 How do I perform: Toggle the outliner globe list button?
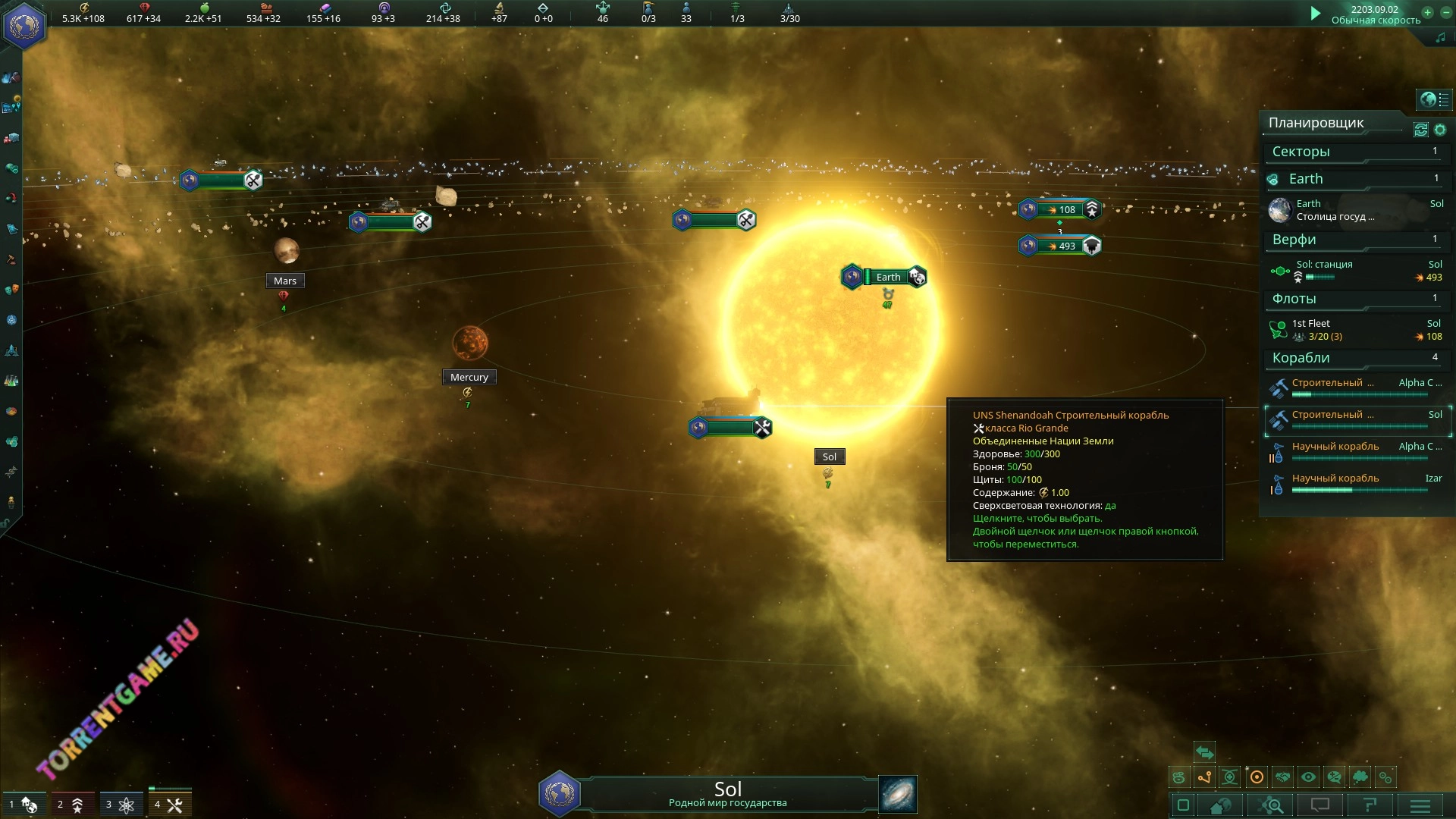pos(1433,99)
